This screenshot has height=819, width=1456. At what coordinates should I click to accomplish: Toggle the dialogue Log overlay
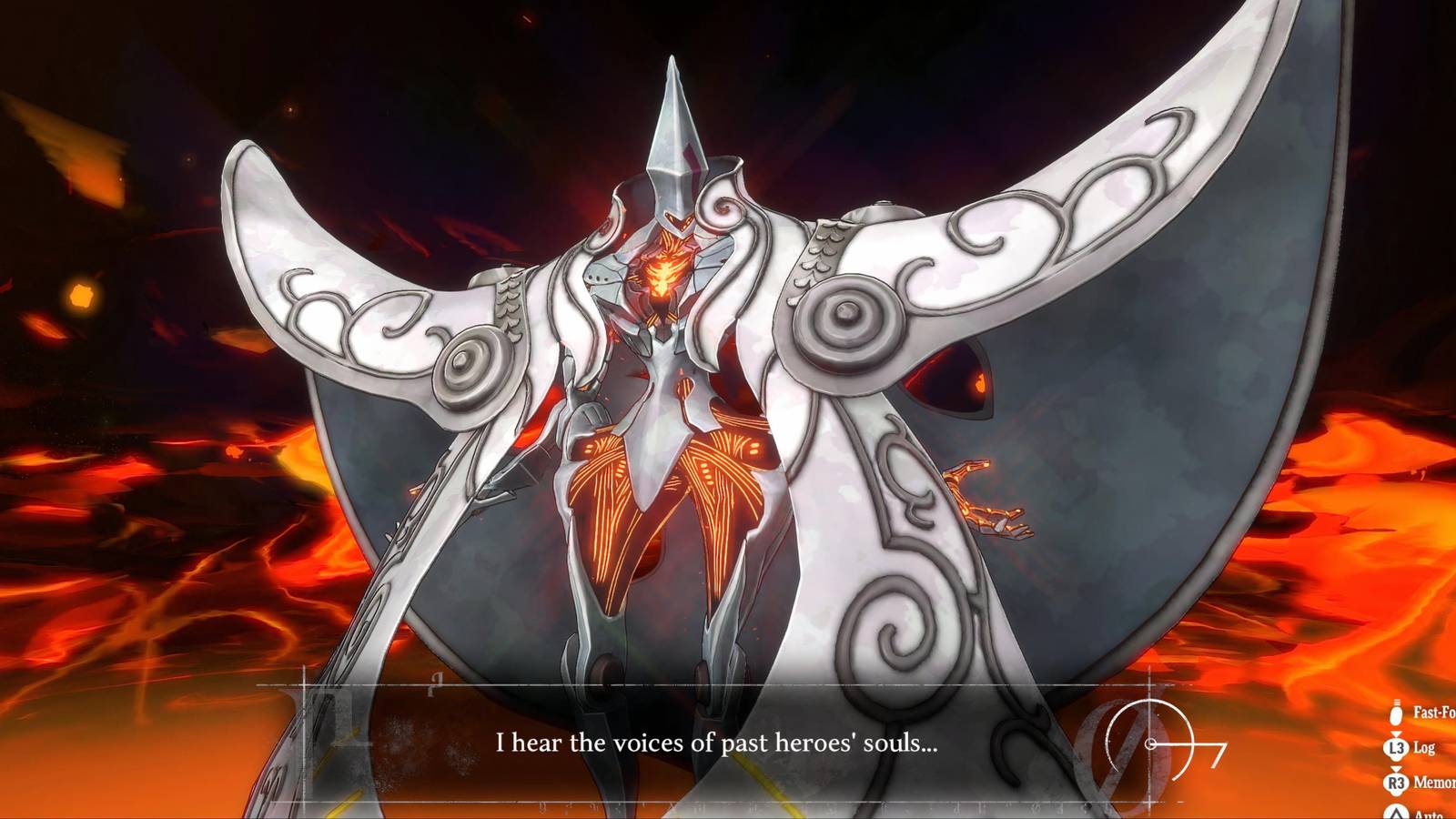pyautogui.click(x=1396, y=747)
